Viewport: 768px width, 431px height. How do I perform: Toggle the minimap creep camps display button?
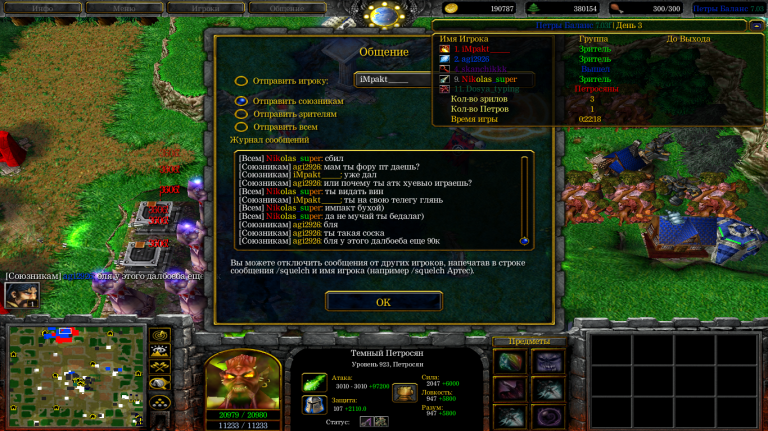[159, 383]
